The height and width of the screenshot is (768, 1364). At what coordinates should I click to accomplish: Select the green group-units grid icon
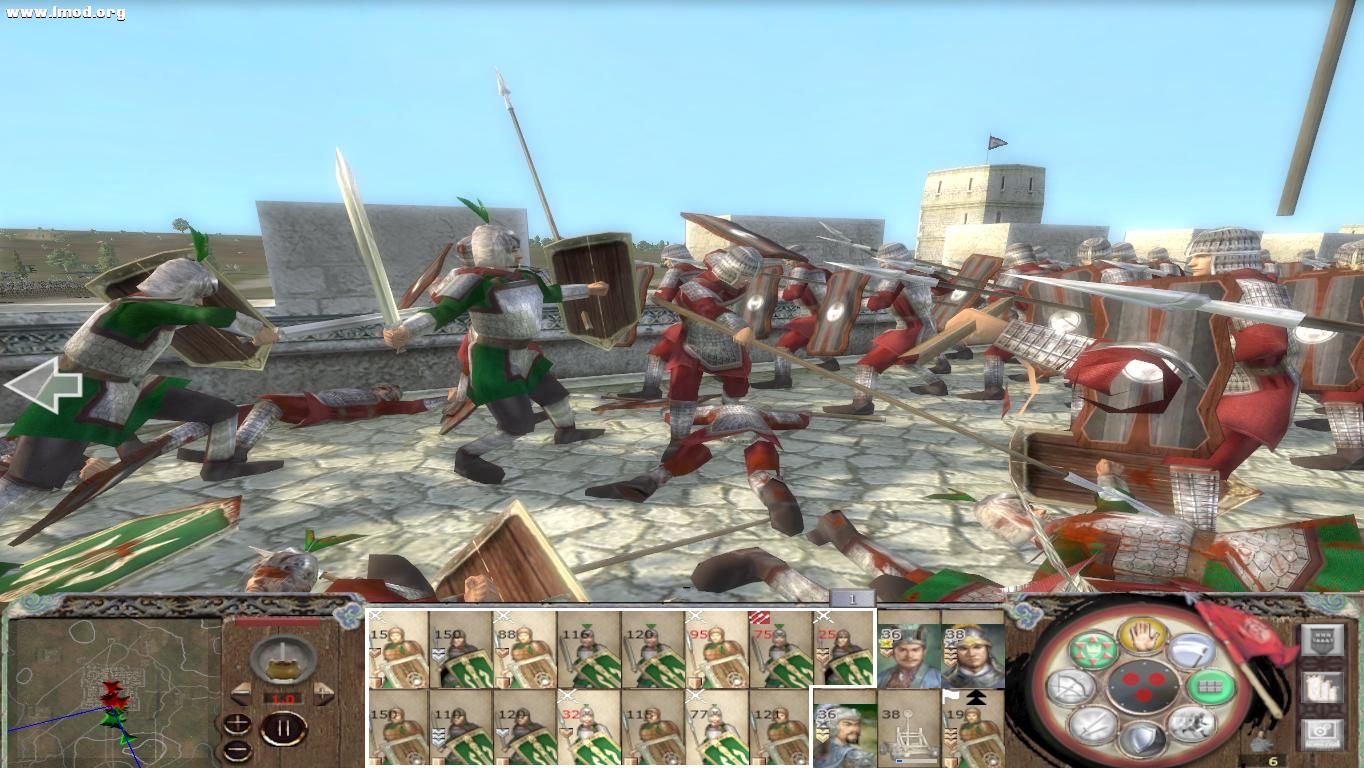point(1211,689)
